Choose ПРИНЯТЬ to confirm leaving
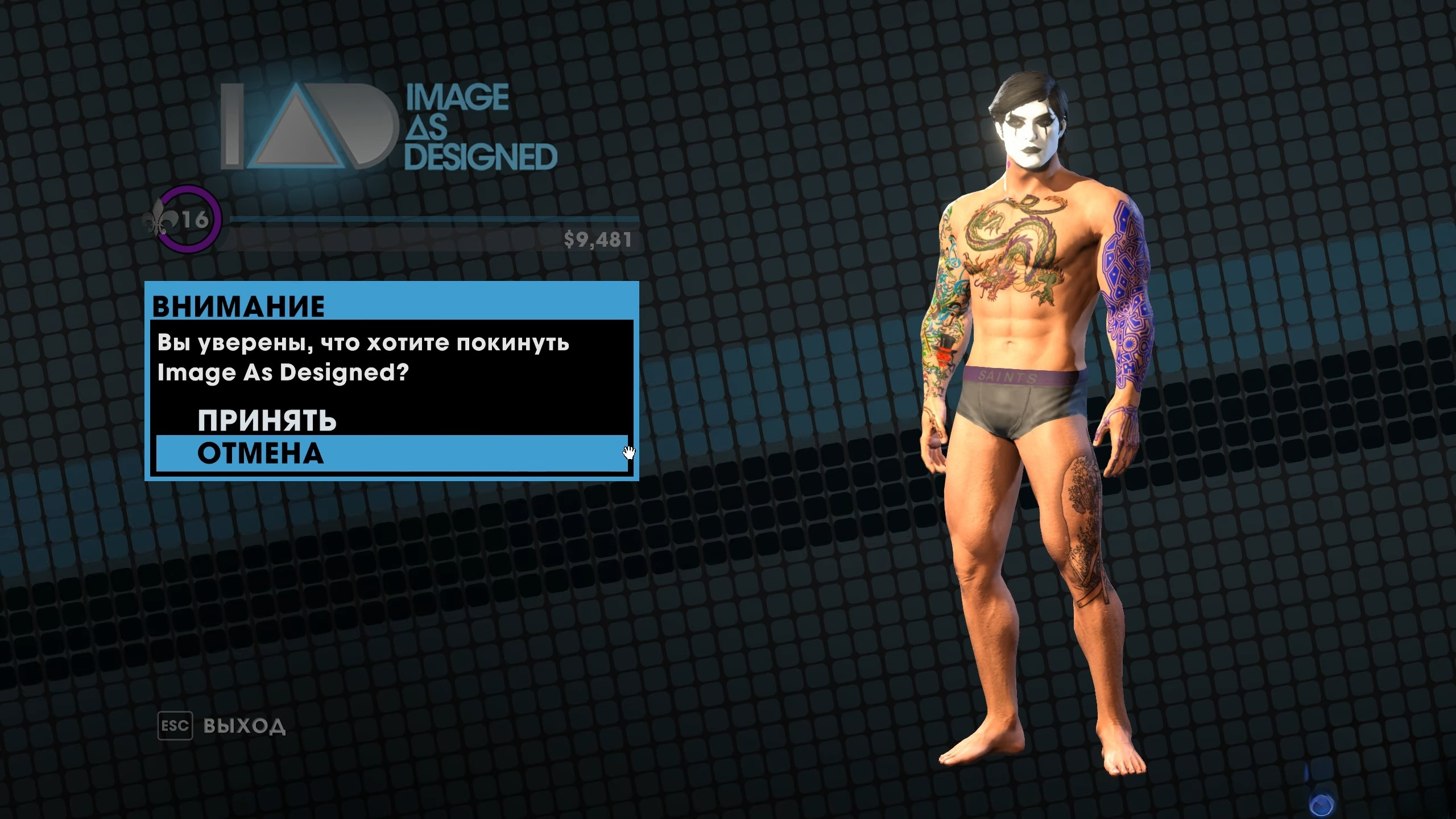 267,421
